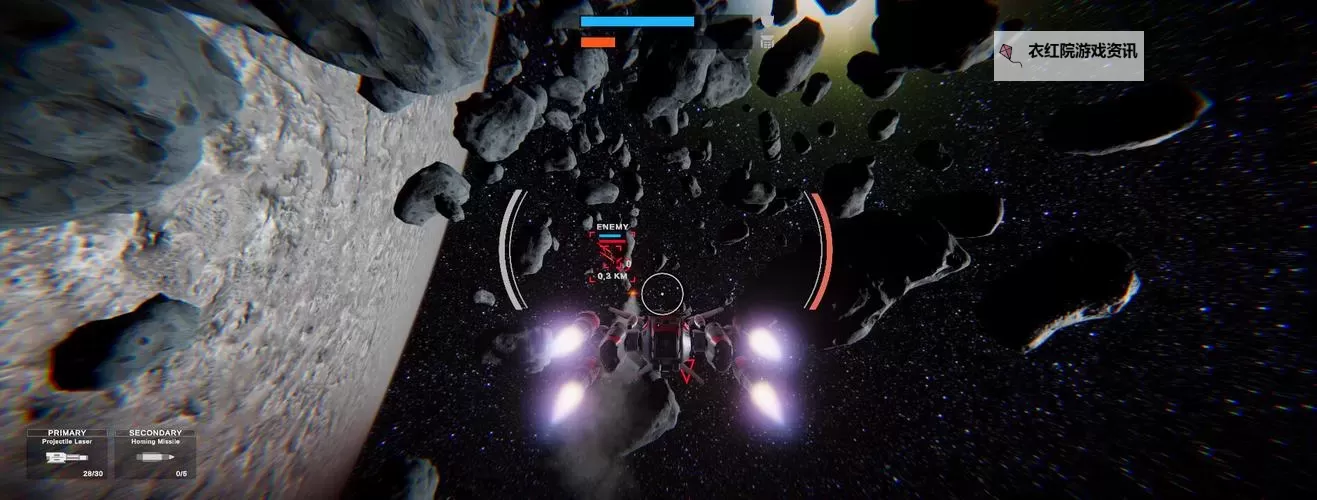Select the Secondary Homing Missile weapon slot
Image resolution: width=1317 pixels, height=500 pixels.
point(155,454)
